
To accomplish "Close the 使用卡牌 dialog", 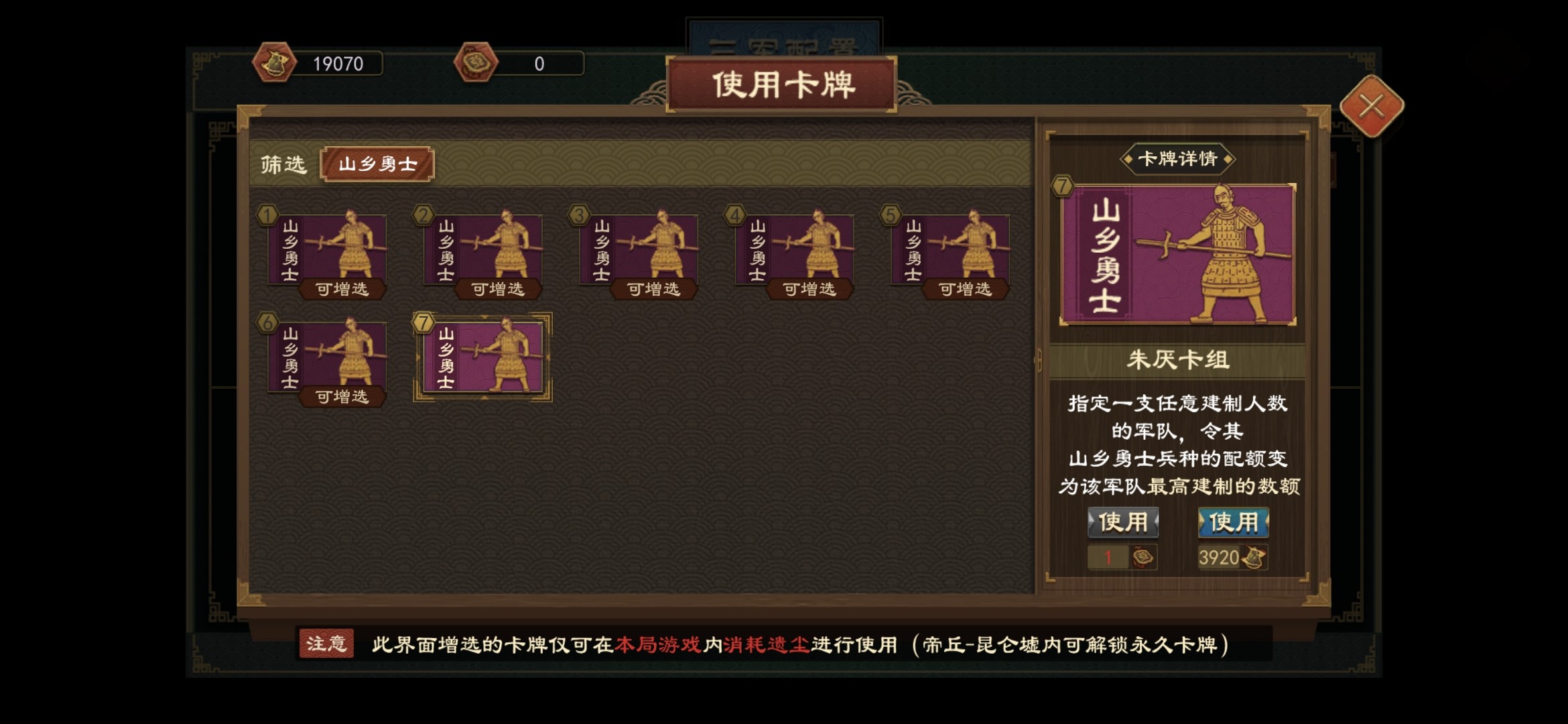I will (x=1371, y=106).
